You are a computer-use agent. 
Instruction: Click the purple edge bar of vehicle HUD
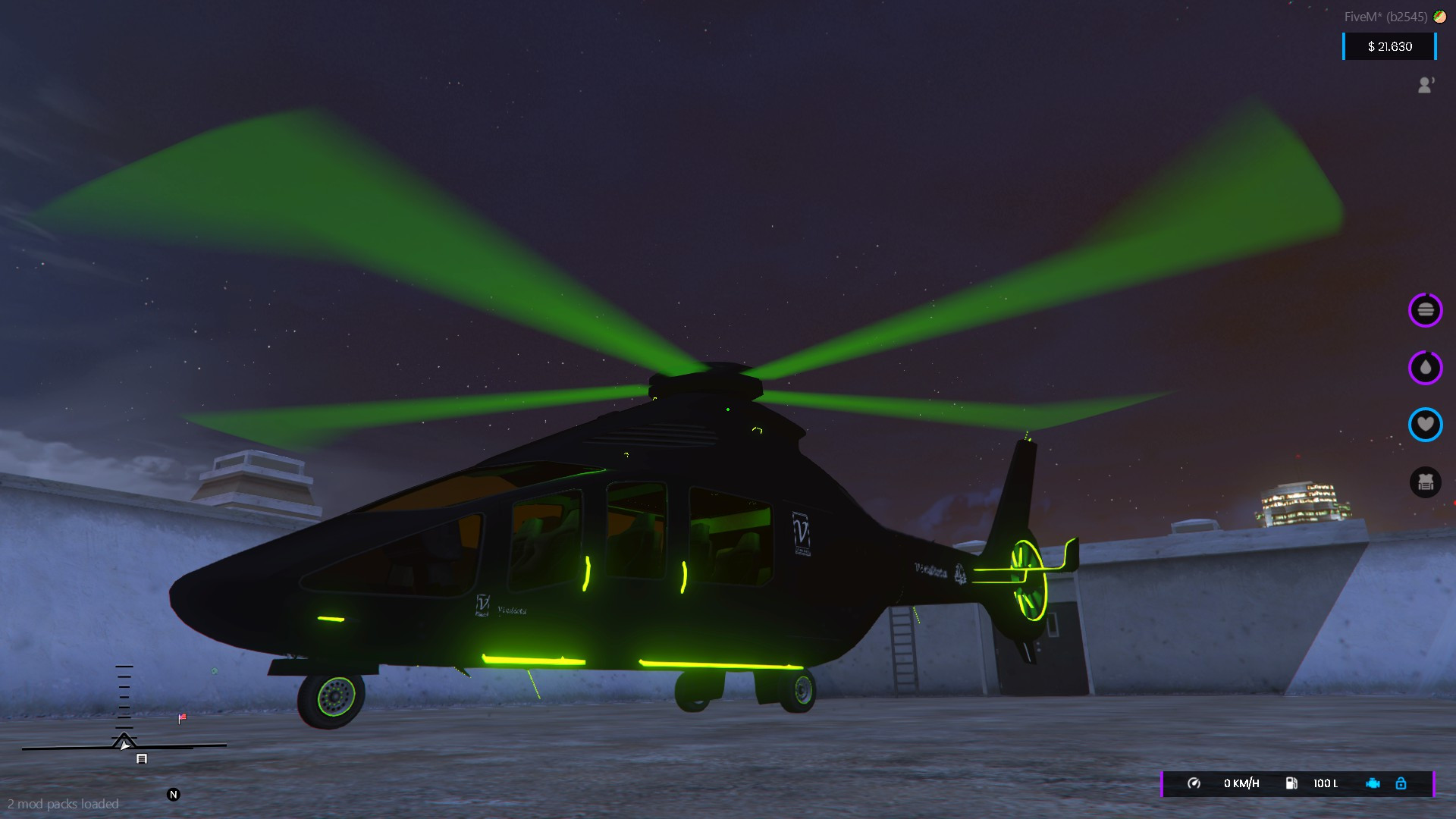tap(1163, 784)
